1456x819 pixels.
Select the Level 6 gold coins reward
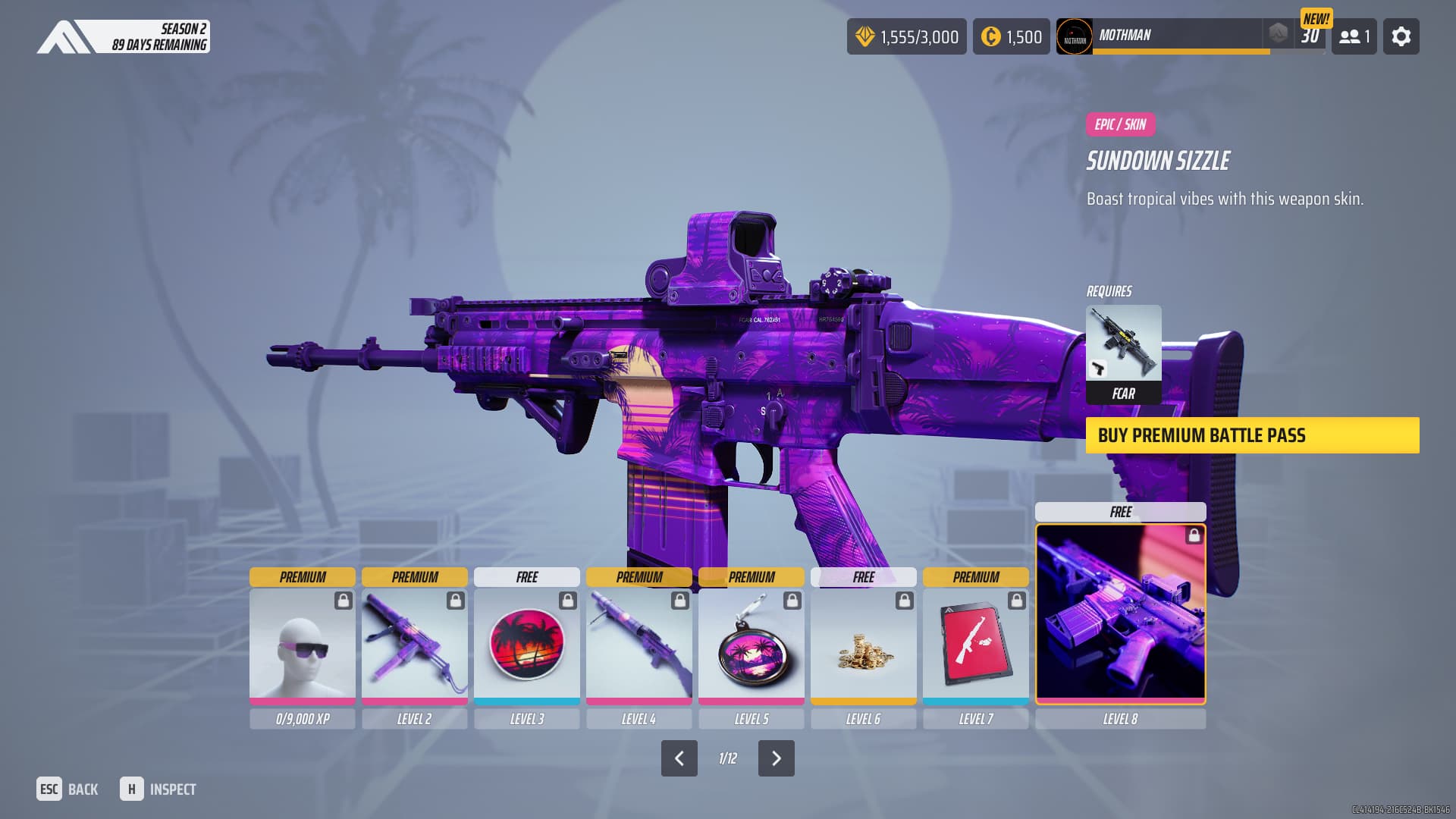pos(863,645)
